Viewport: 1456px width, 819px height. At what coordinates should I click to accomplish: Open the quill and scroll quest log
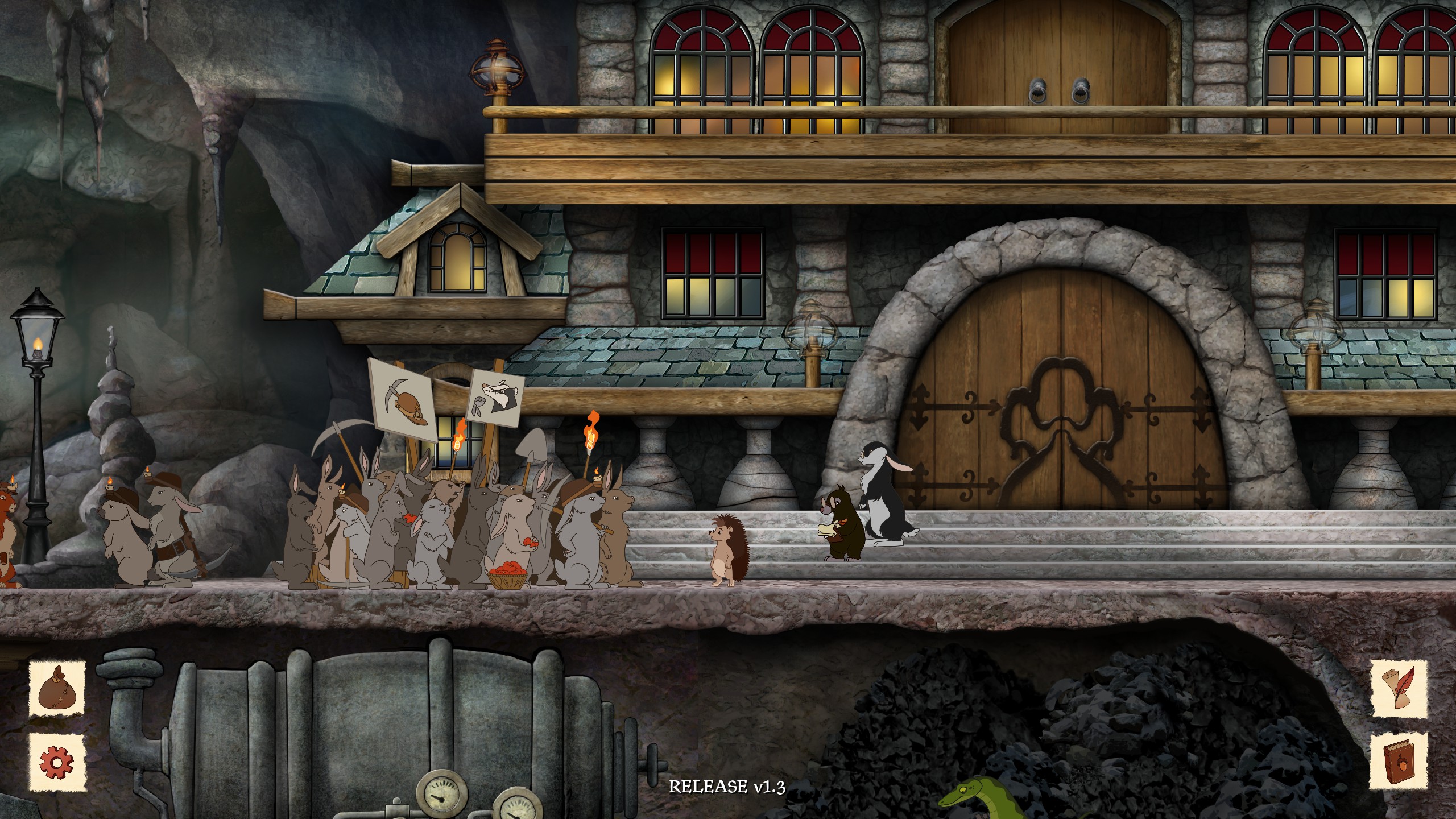tap(1399, 689)
